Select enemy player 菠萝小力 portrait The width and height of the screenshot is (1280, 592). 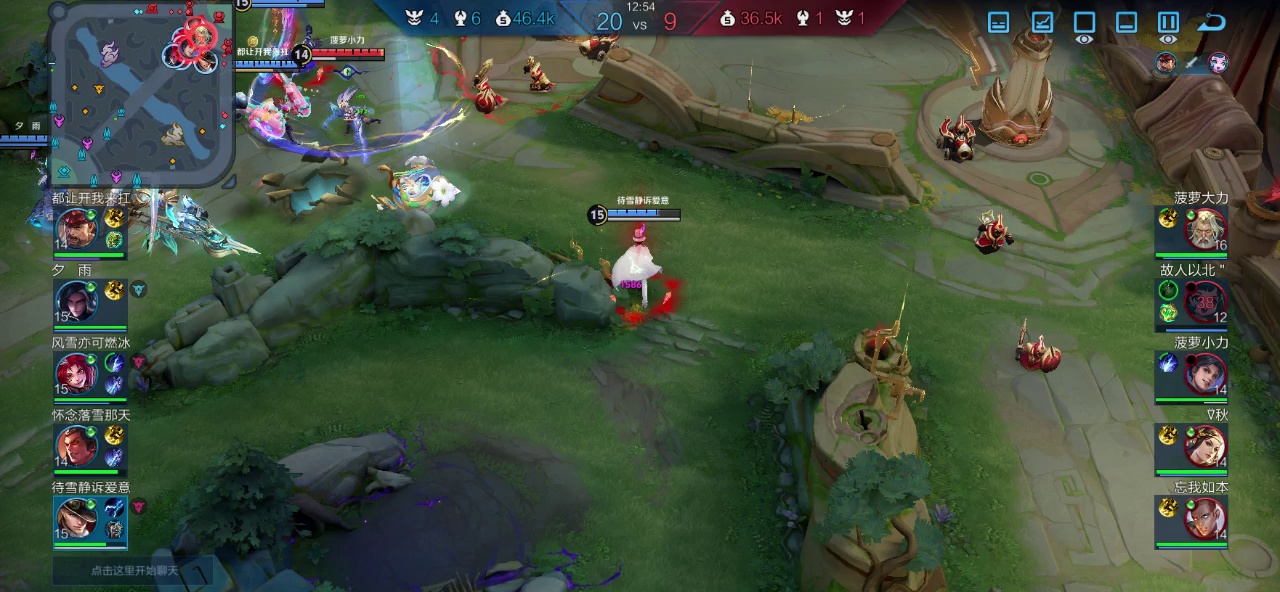pos(1204,373)
